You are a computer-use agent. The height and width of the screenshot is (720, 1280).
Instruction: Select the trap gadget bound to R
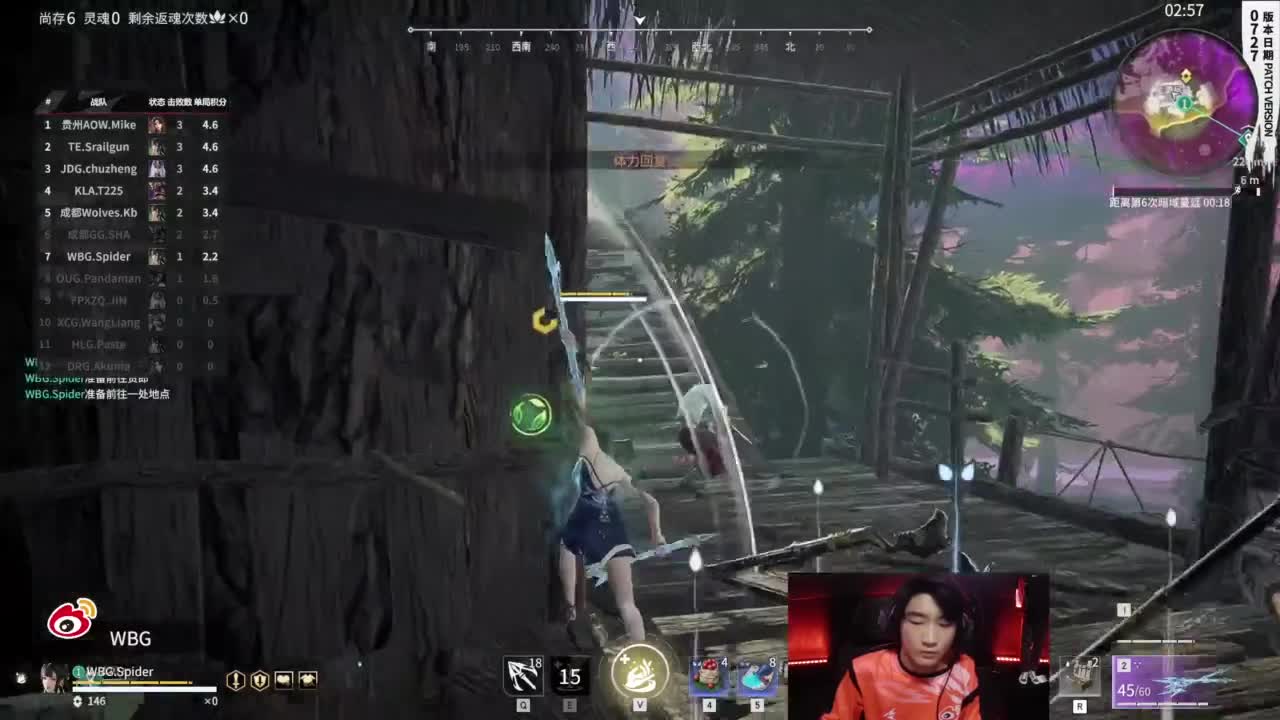(x=1082, y=677)
